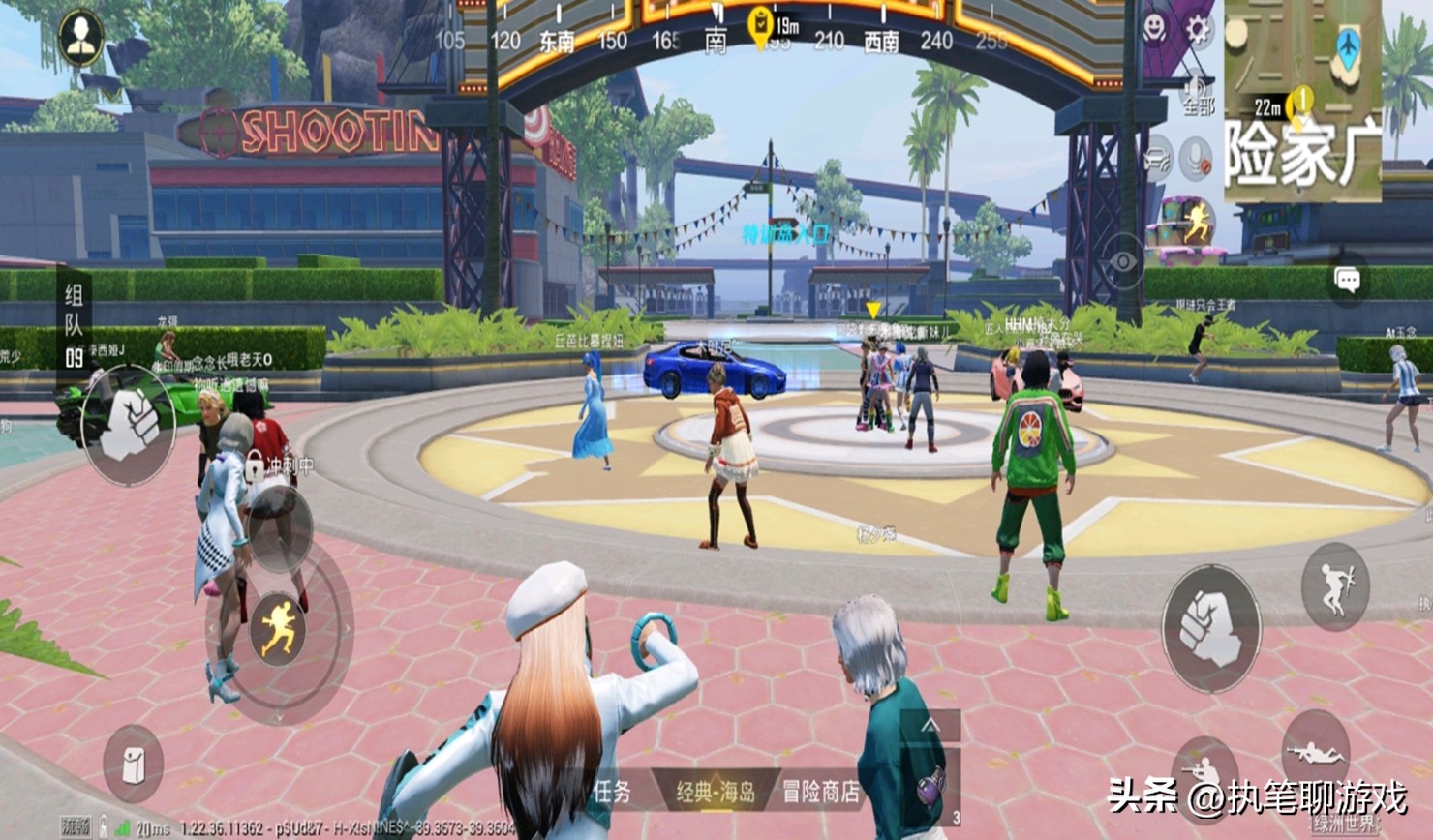Open the player profile avatar icon

(80, 38)
